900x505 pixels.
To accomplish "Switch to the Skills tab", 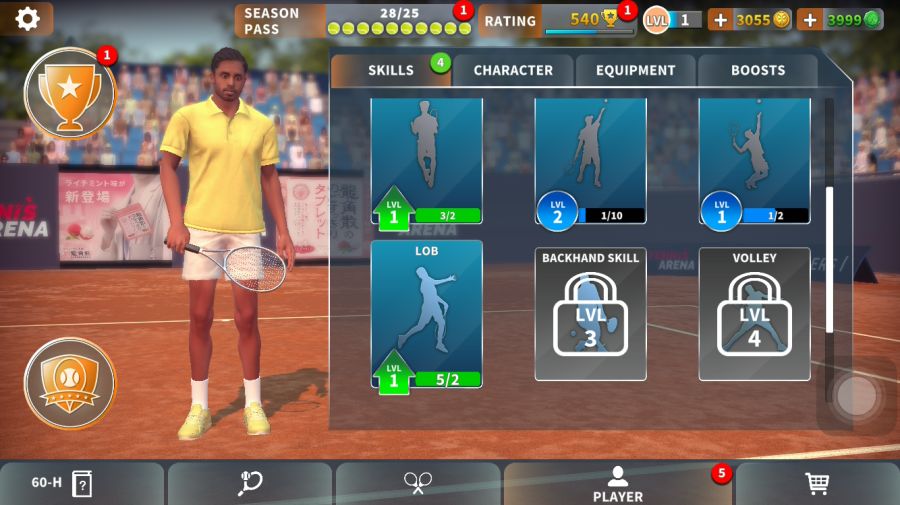I will pos(390,70).
